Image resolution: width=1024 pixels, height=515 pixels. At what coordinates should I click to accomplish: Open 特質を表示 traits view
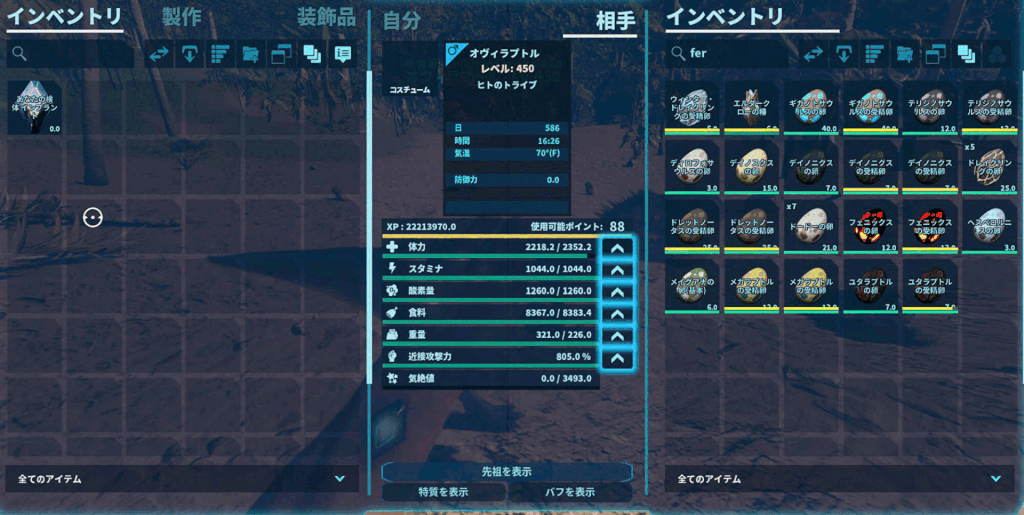pos(443,492)
